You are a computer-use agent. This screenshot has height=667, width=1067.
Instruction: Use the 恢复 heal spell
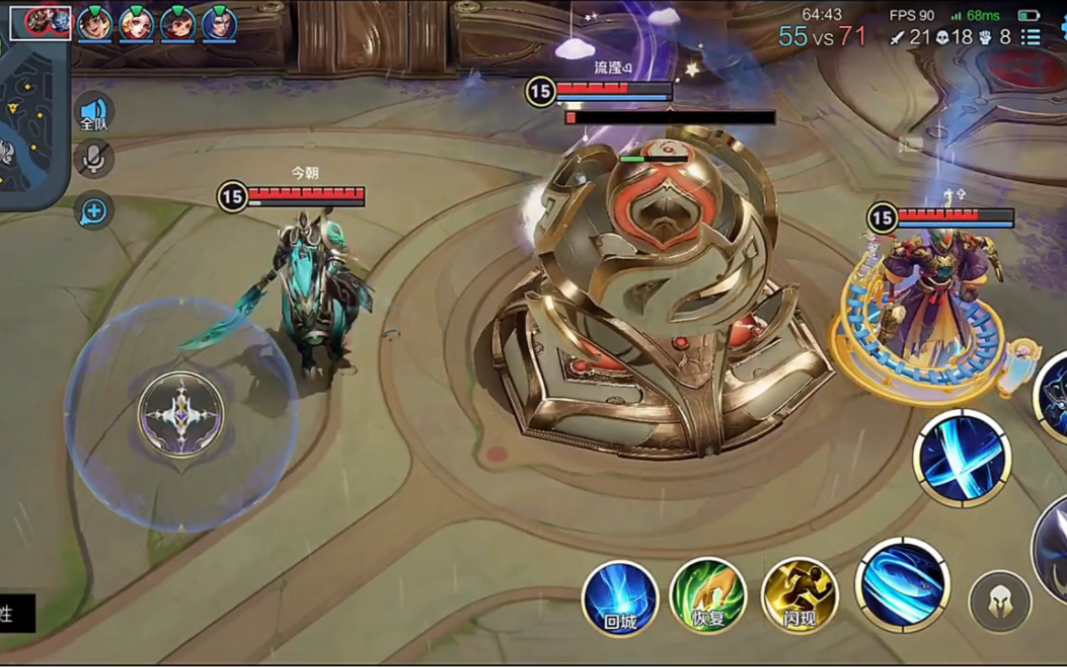[708, 597]
